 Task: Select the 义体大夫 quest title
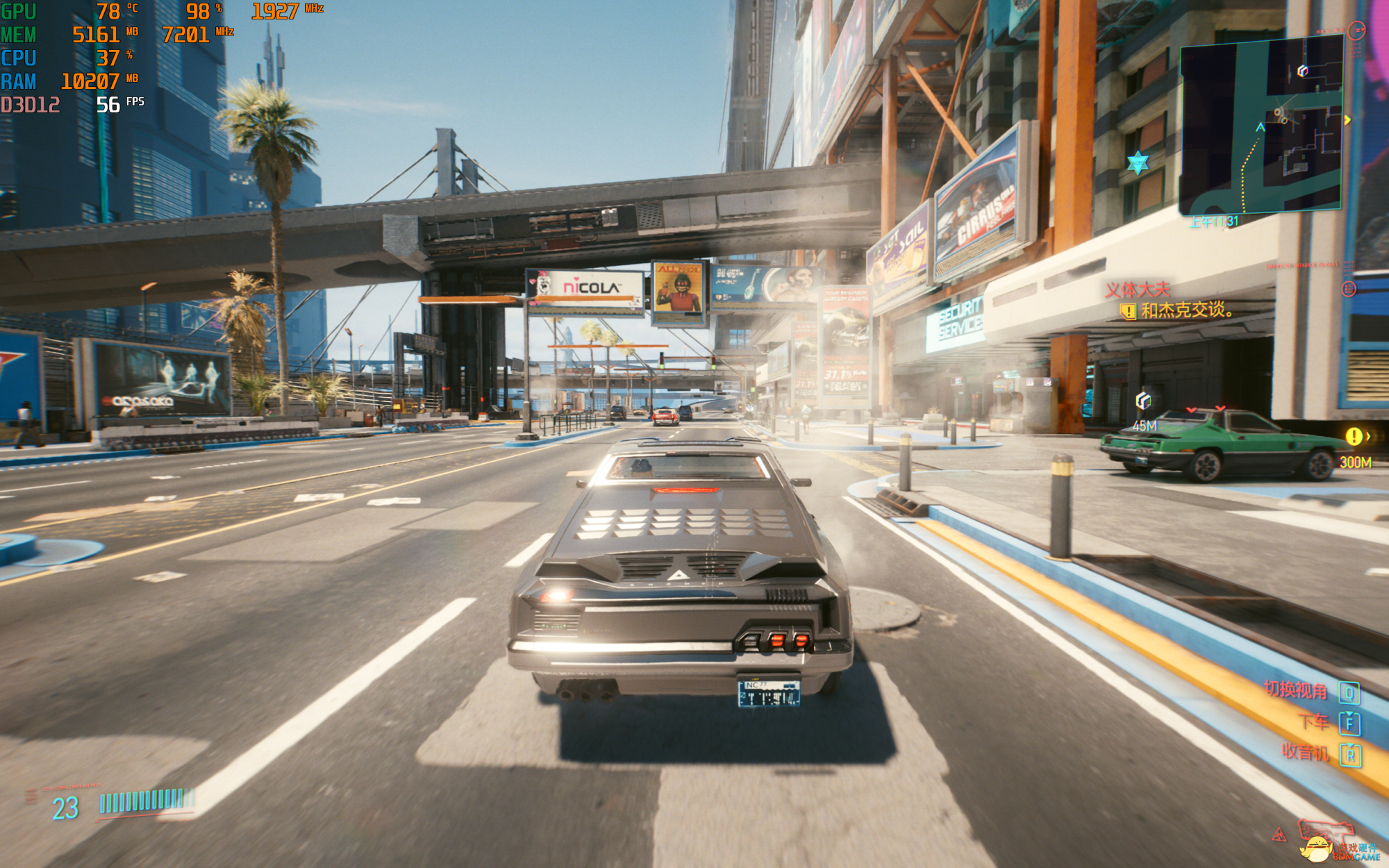pyautogui.click(x=1138, y=290)
